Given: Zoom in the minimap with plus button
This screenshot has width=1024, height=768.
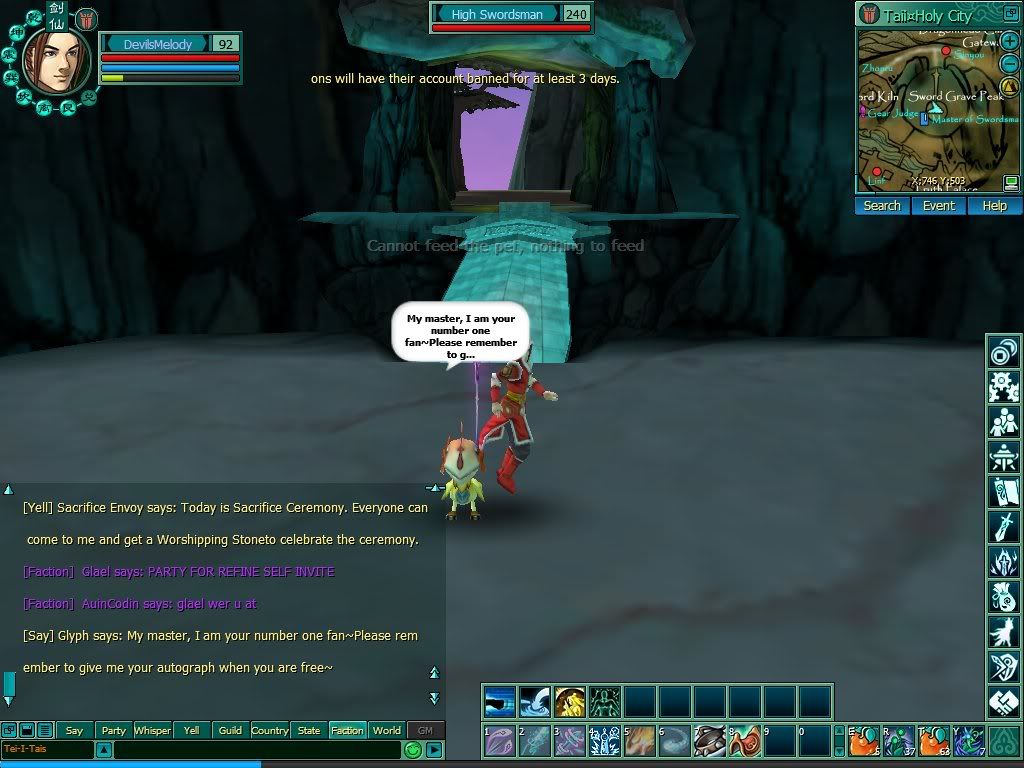Looking at the screenshot, I should pyautogui.click(x=1011, y=41).
